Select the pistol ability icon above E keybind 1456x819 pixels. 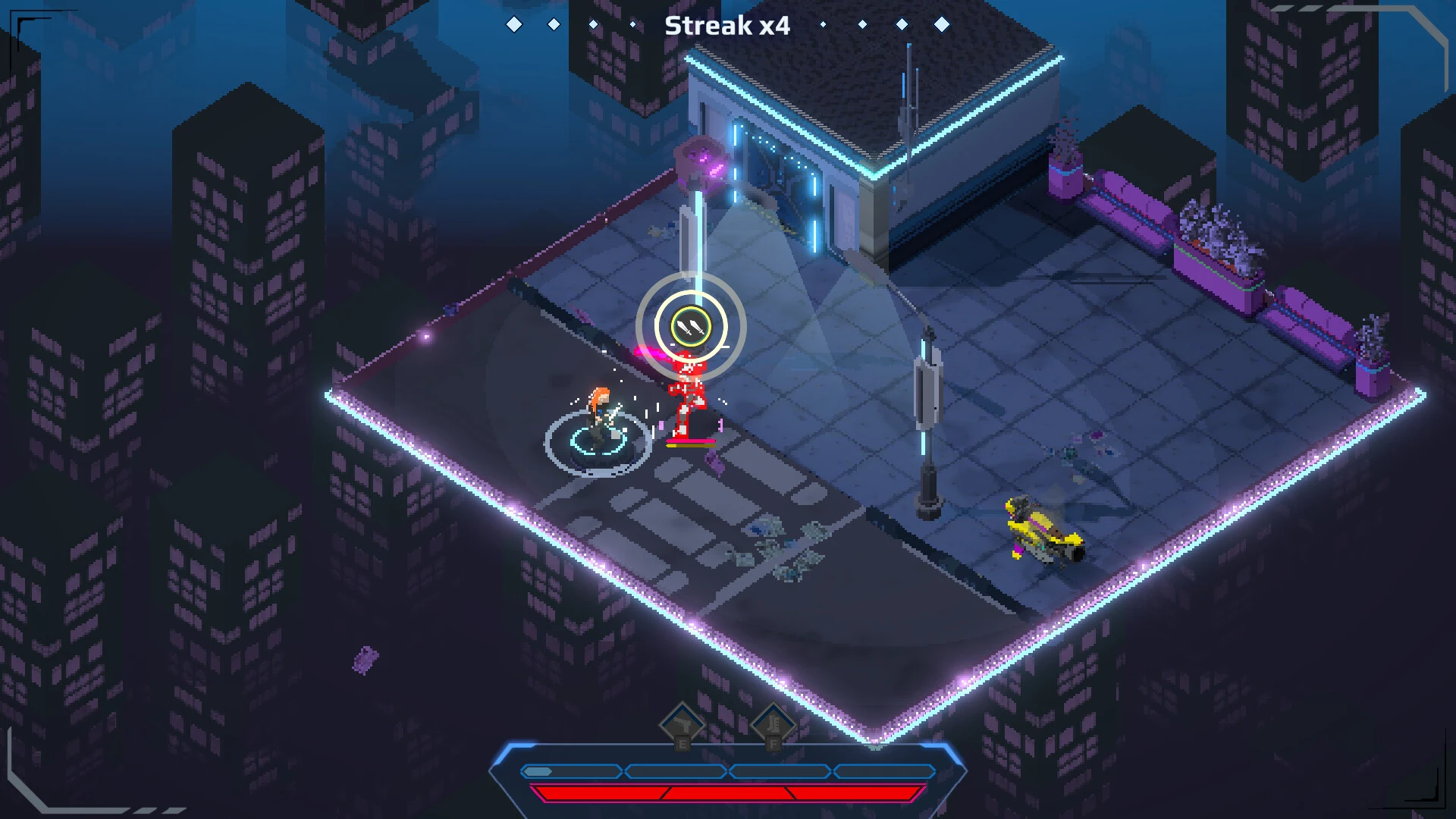click(682, 722)
